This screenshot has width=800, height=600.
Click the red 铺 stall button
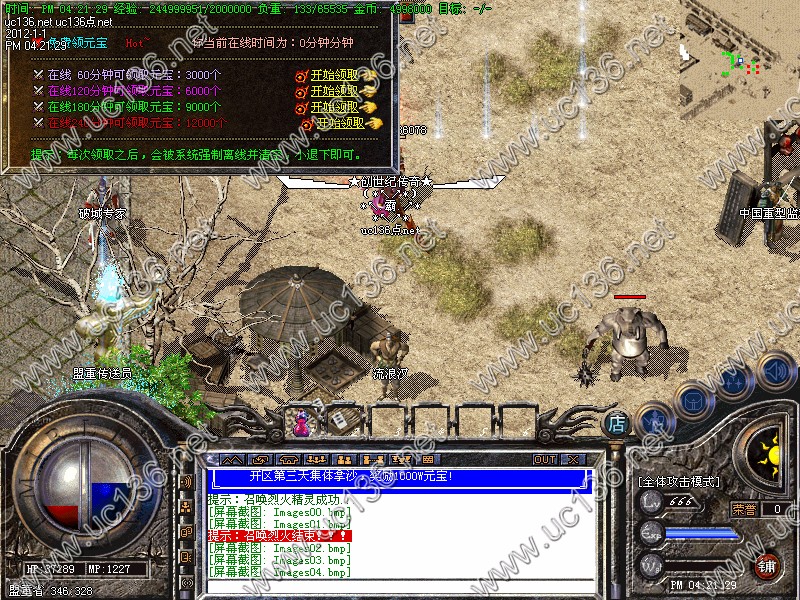tap(765, 565)
